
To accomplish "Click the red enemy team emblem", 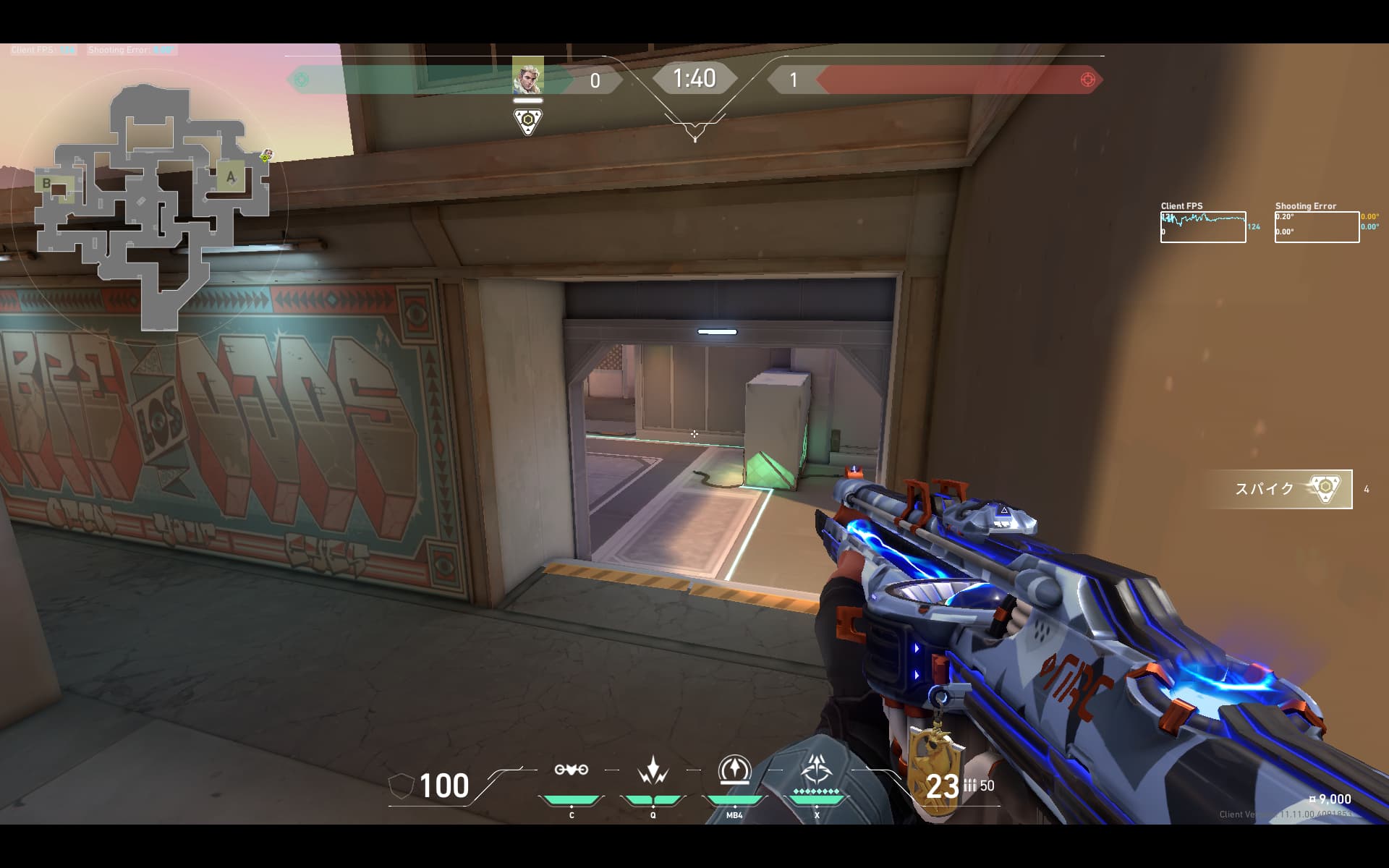I will (x=1087, y=80).
